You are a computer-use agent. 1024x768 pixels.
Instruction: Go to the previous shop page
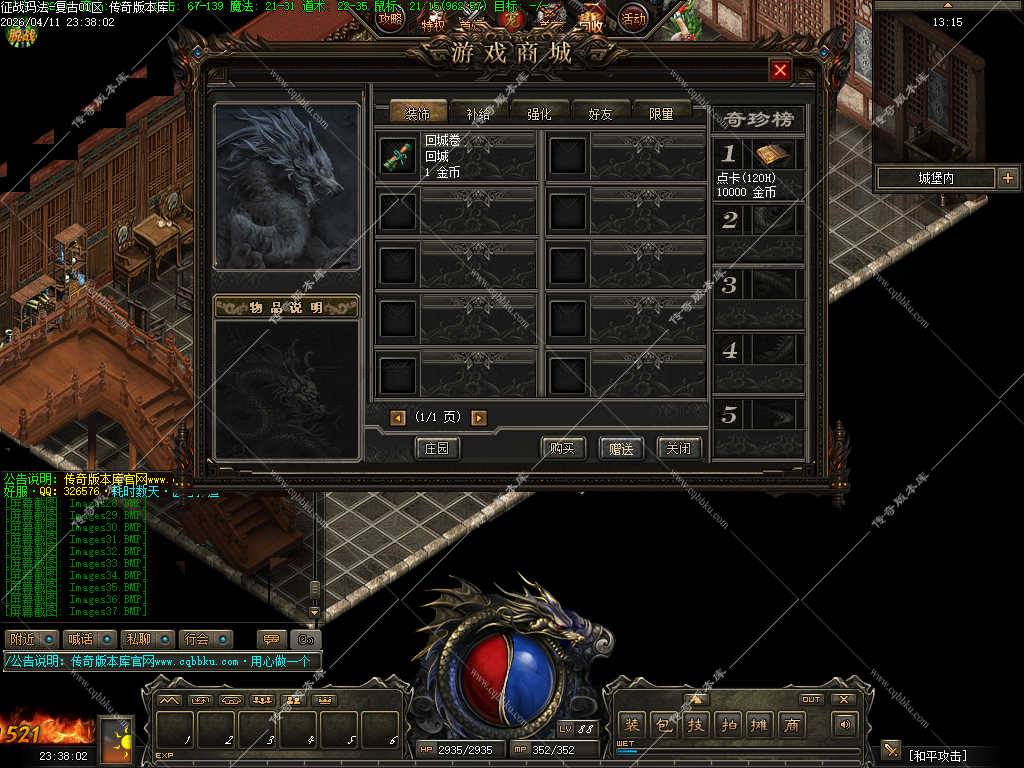[398, 418]
